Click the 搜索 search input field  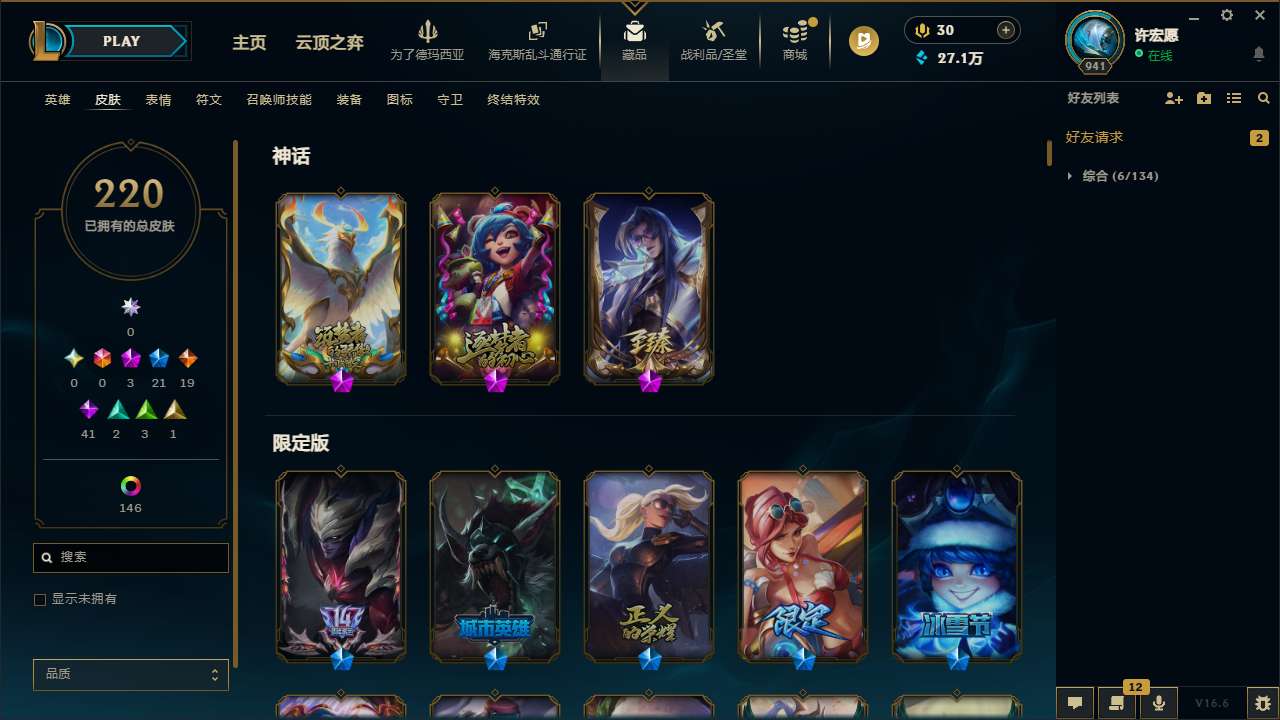pyautogui.click(x=130, y=557)
